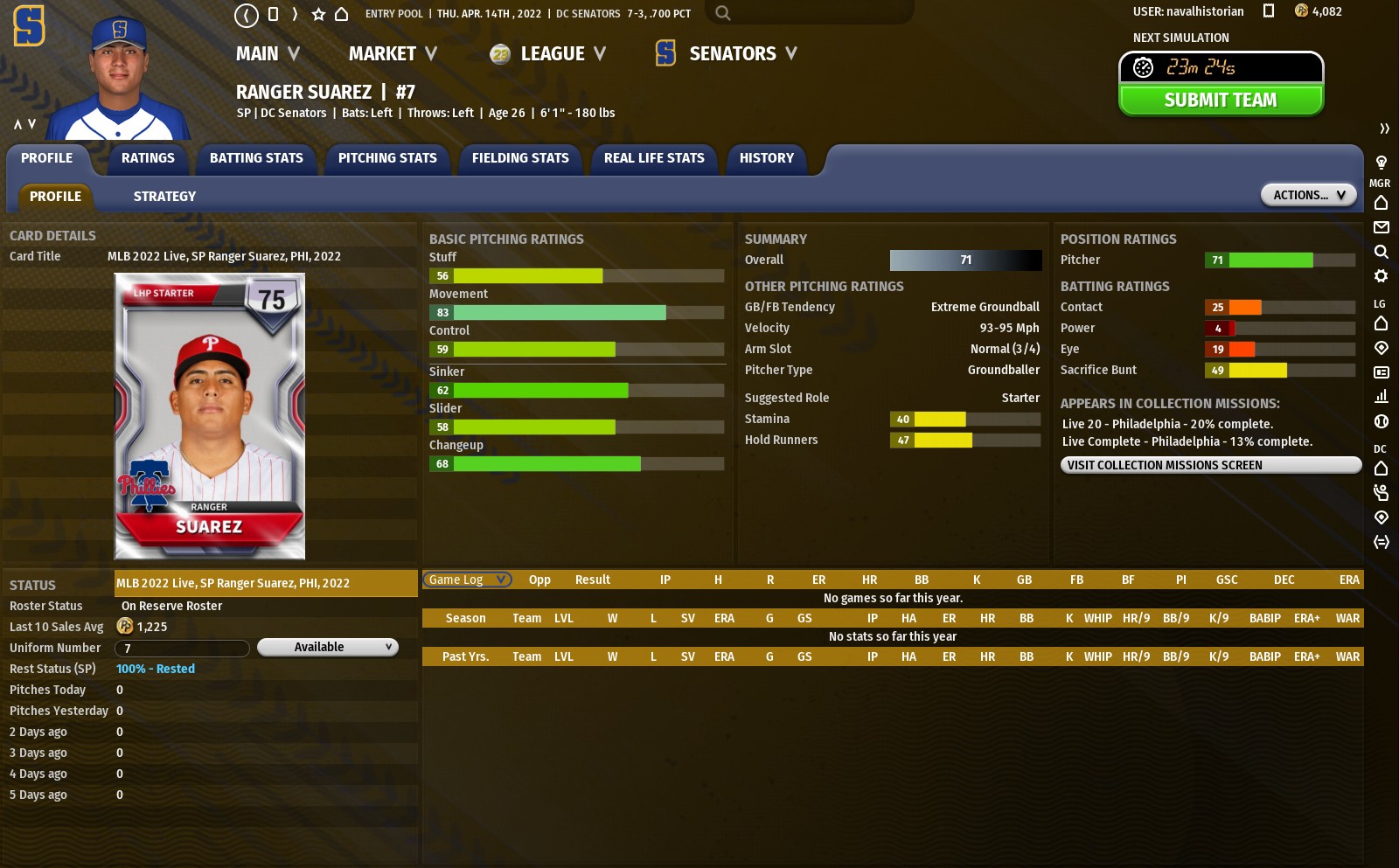
Task: Open the Fielding Stats tab
Action: point(520,158)
